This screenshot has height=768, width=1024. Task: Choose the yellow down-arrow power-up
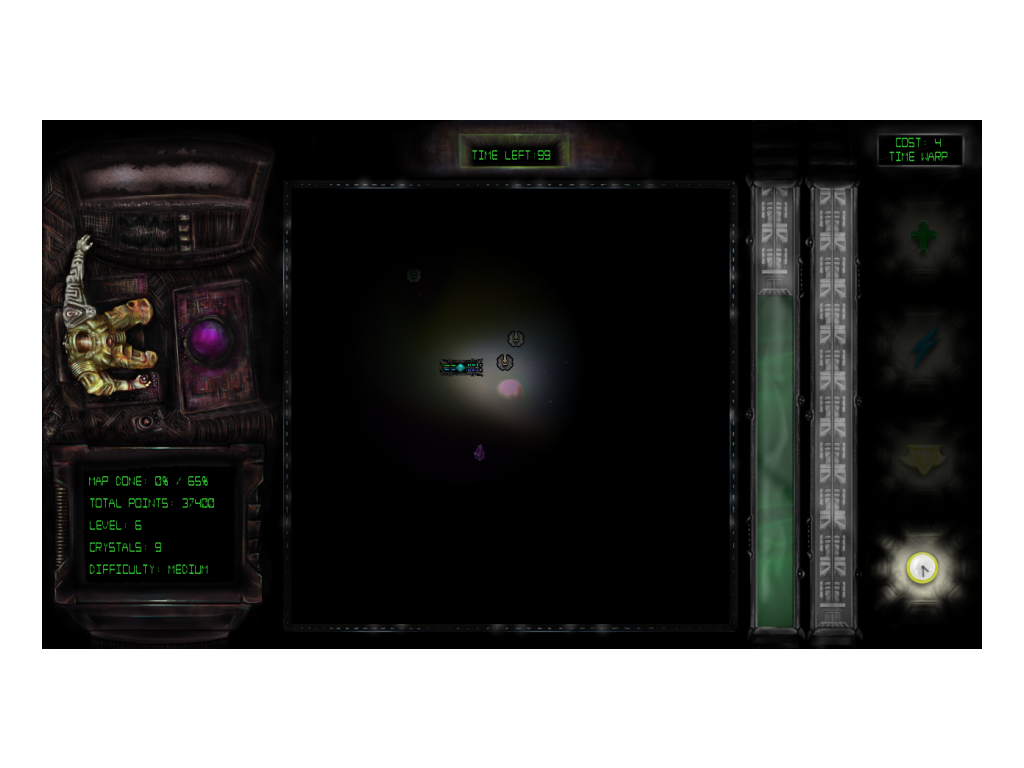point(922,458)
